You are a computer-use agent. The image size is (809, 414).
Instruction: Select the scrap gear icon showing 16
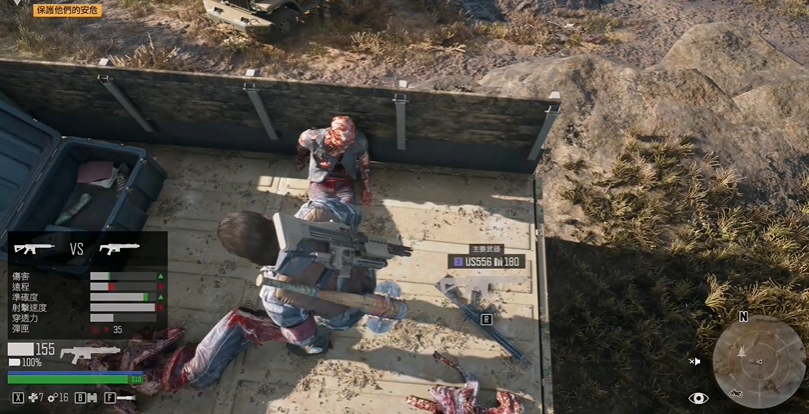tap(53, 398)
